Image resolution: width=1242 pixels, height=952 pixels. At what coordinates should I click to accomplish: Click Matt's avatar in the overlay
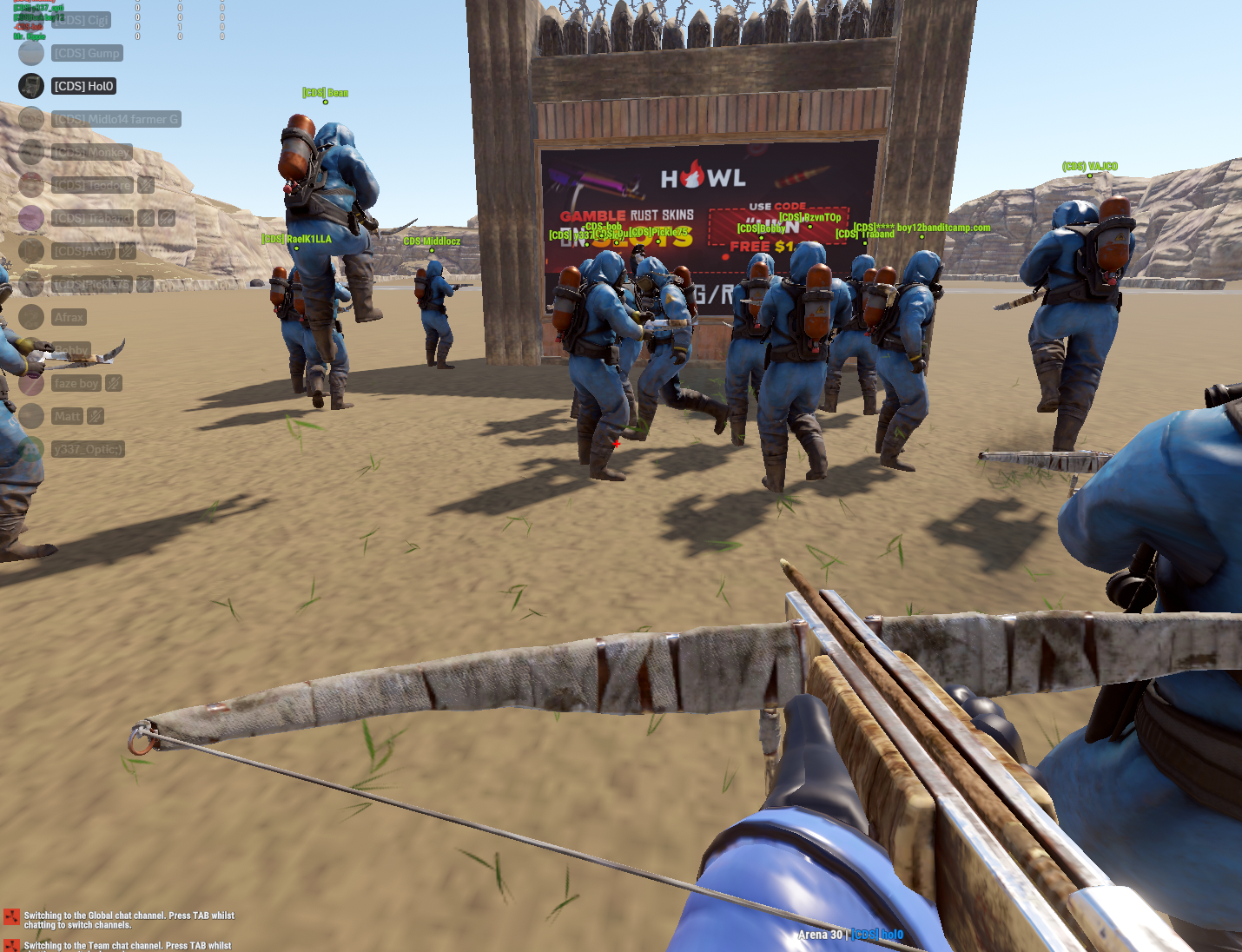pos(31,416)
